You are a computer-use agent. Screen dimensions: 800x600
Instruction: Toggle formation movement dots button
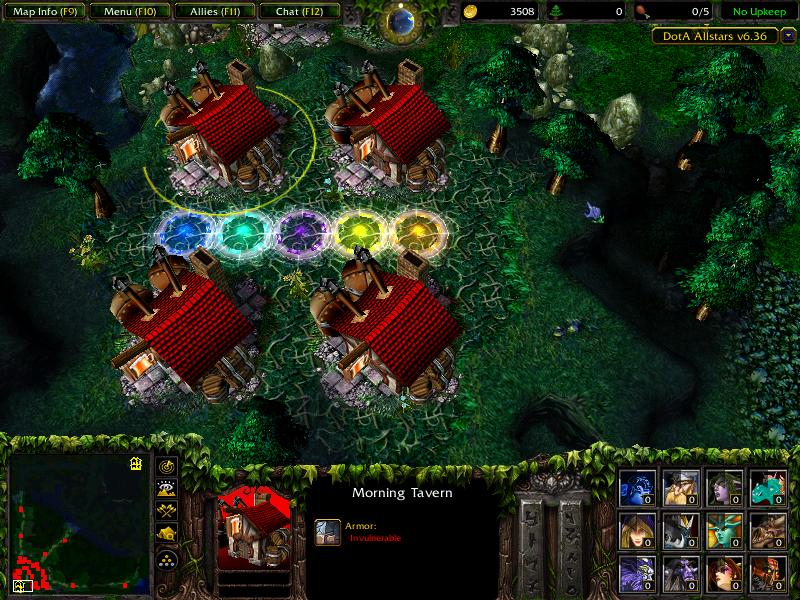[166, 559]
